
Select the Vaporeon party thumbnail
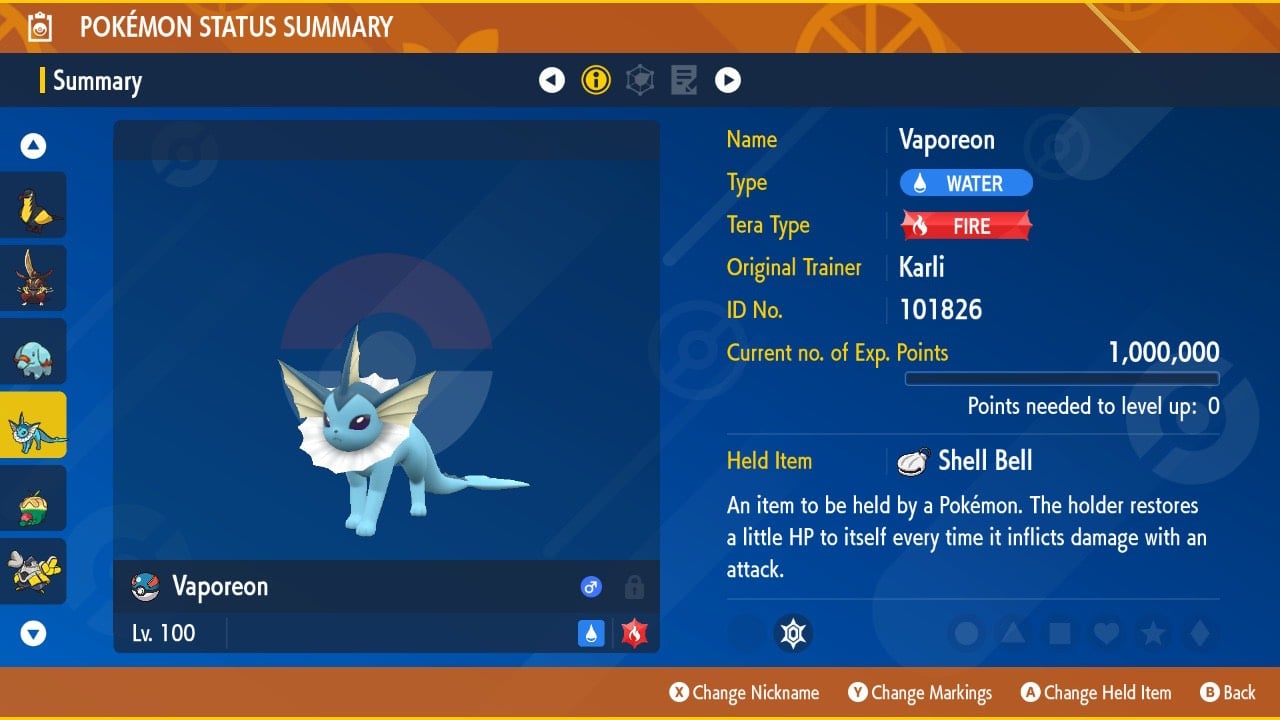pyautogui.click(x=33, y=424)
